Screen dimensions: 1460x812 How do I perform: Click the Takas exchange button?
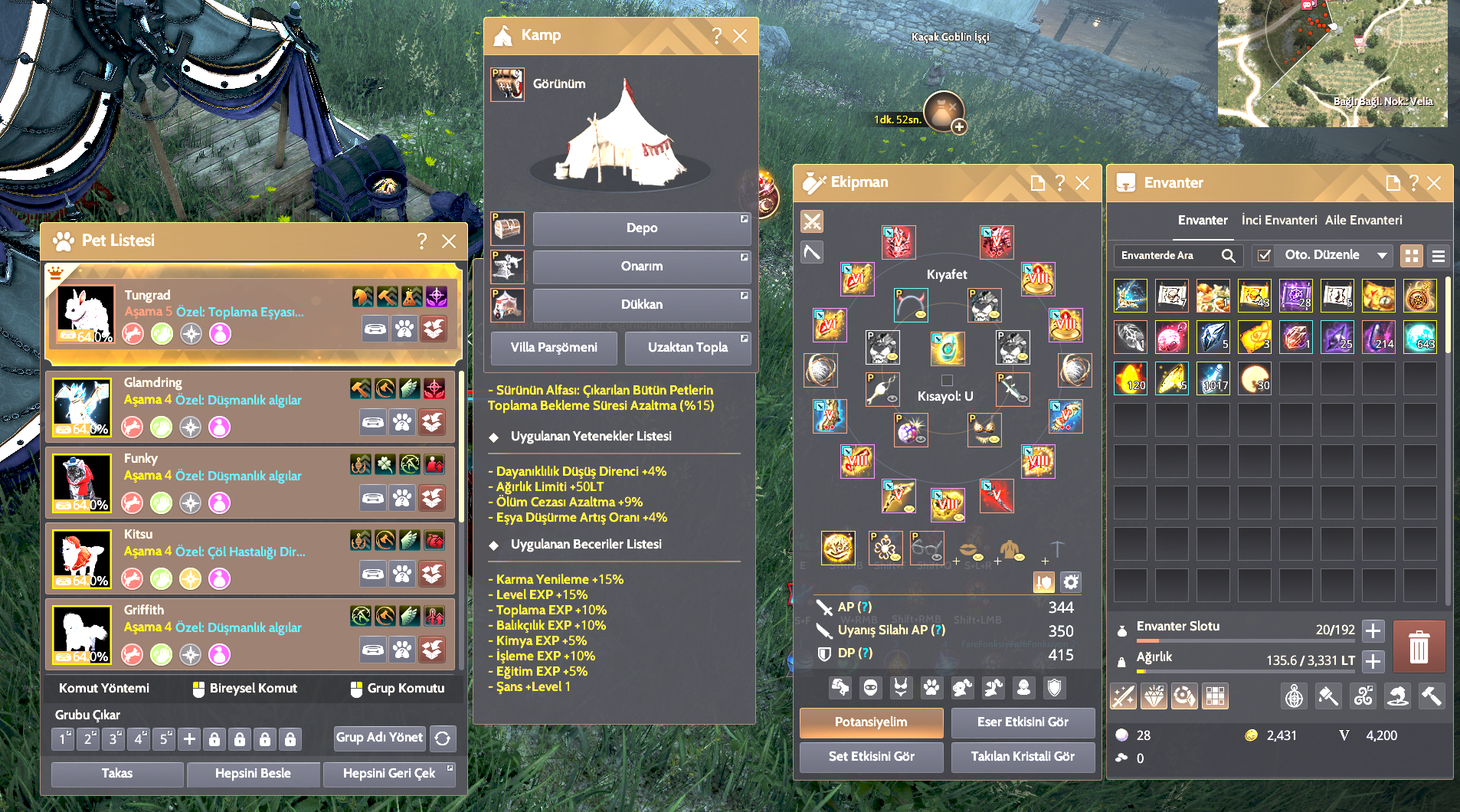tap(117, 774)
